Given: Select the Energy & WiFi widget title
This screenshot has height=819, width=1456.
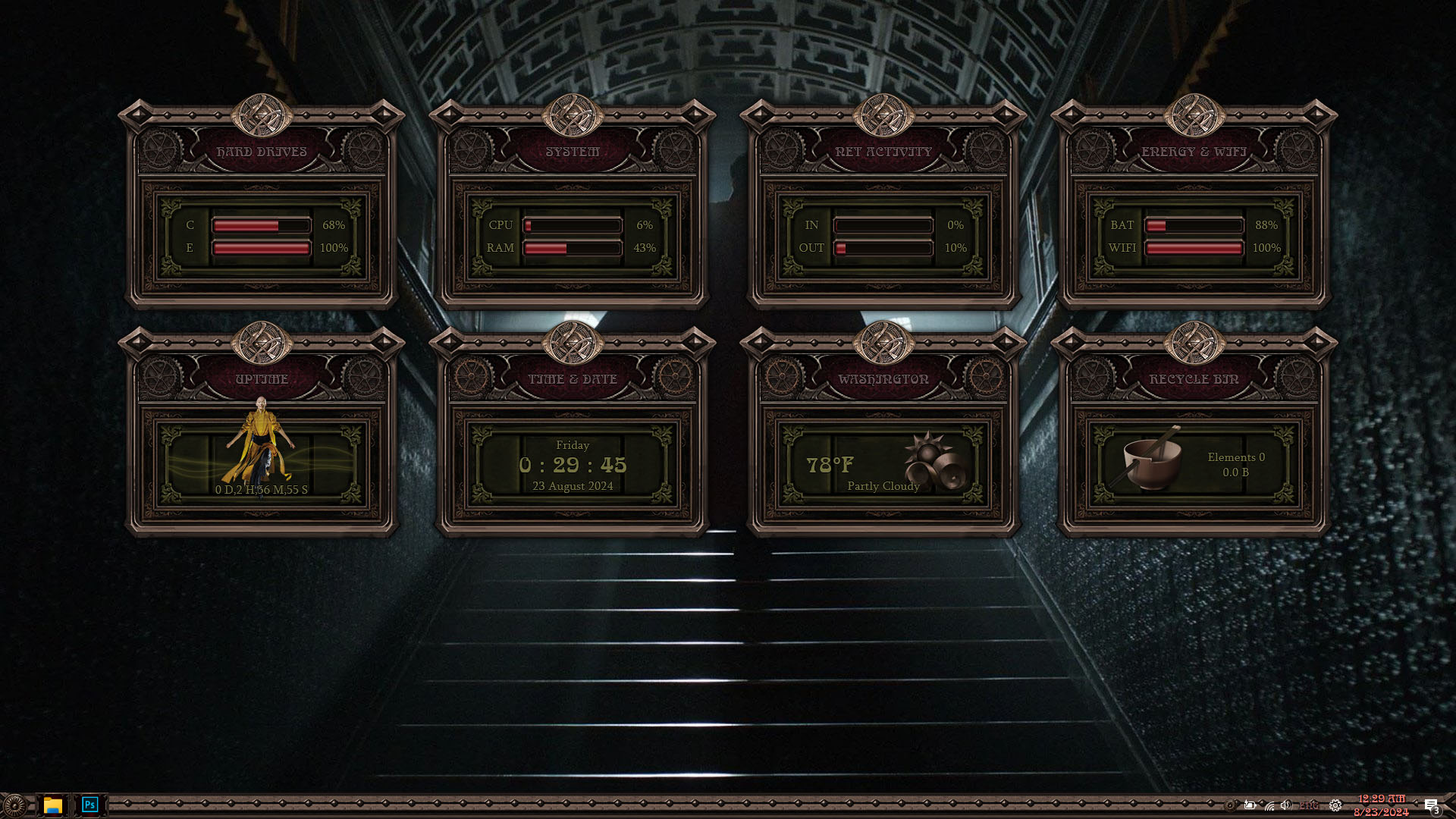Looking at the screenshot, I should point(1194,152).
